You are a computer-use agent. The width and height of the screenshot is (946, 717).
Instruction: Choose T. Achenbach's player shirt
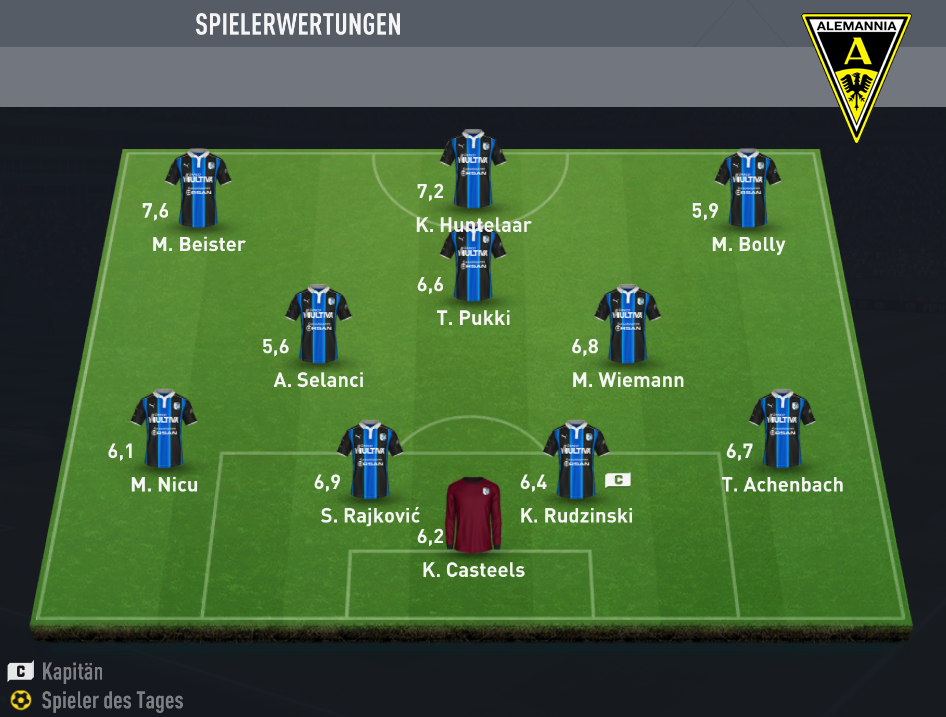pyautogui.click(x=782, y=430)
